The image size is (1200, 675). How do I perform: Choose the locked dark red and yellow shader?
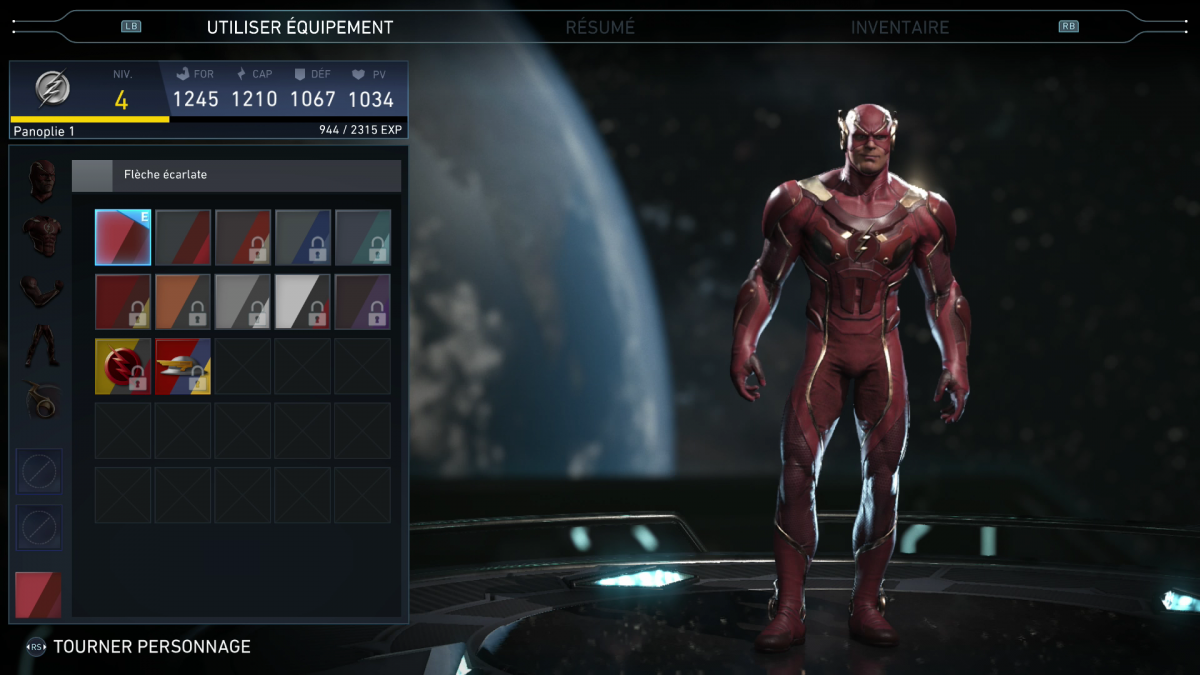coord(123,302)
